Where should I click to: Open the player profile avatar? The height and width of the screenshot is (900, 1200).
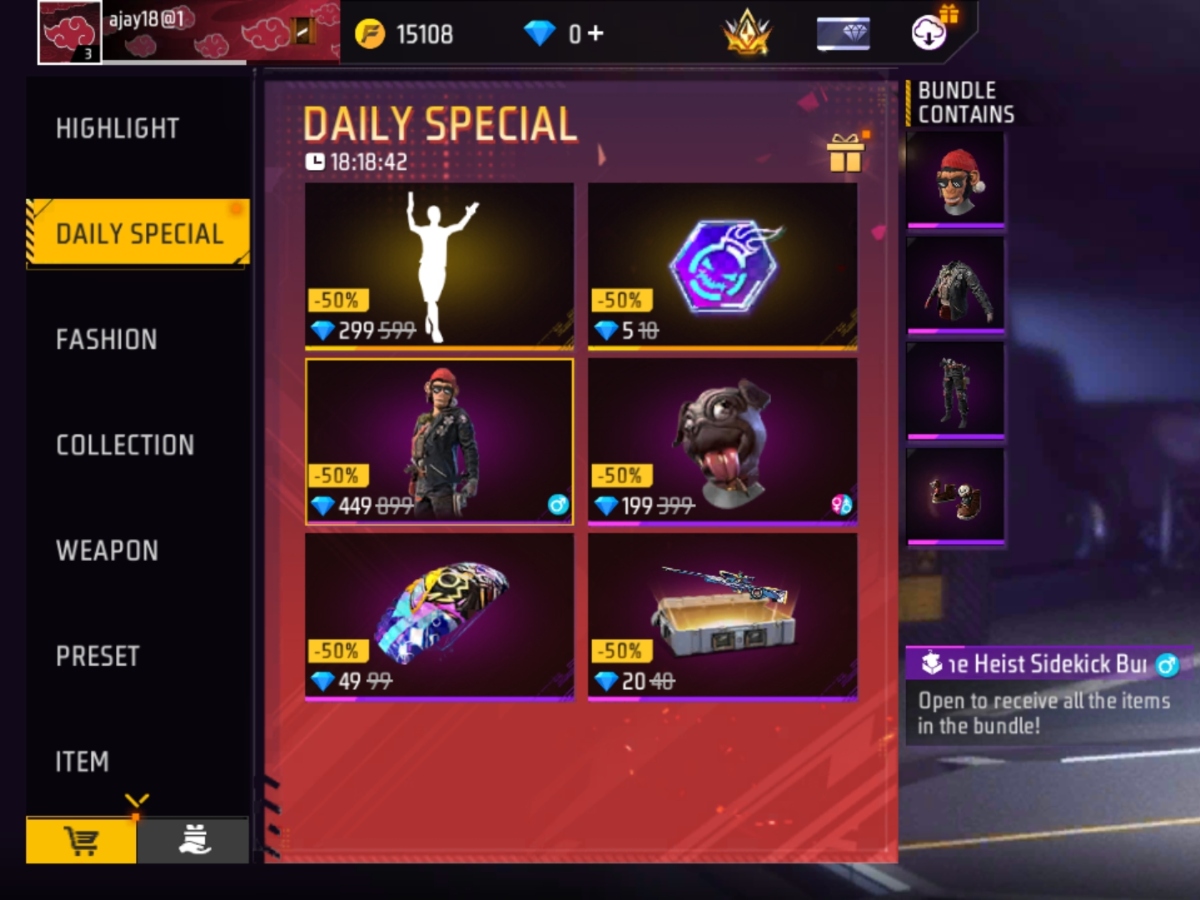(69, 32)
